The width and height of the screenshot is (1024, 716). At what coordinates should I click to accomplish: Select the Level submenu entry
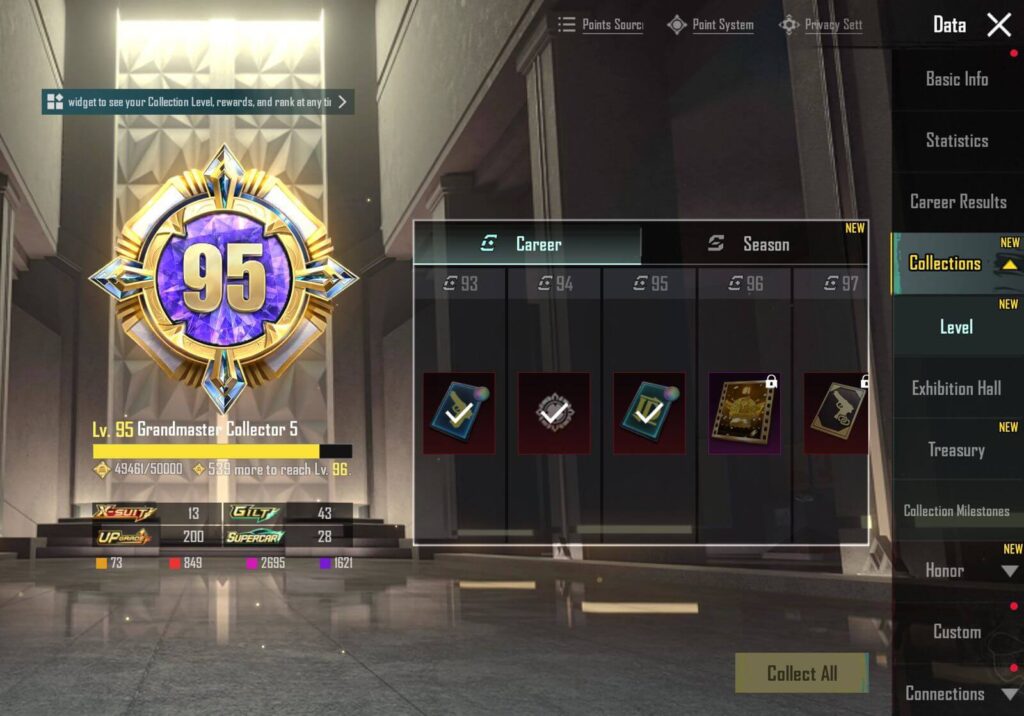(x=956, y=327)
